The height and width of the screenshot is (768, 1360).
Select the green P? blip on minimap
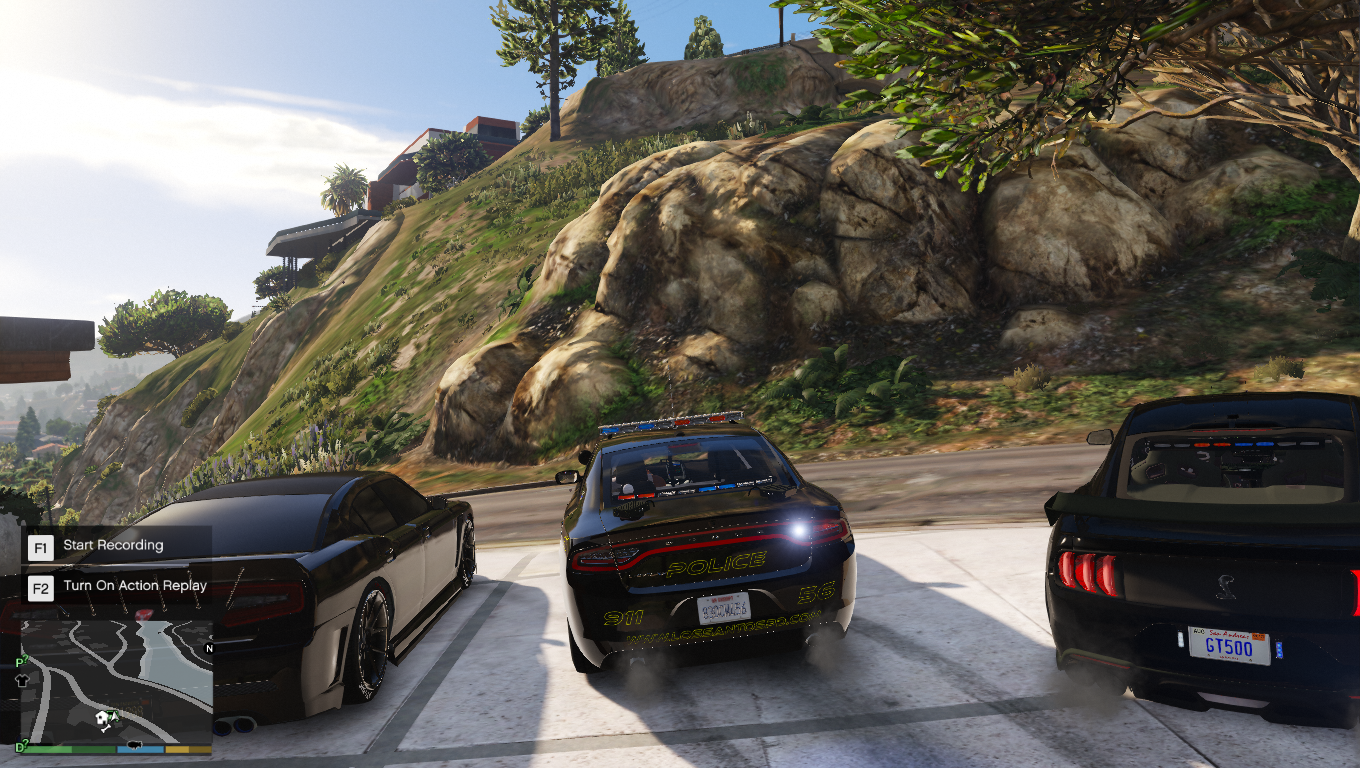(19, 661)
